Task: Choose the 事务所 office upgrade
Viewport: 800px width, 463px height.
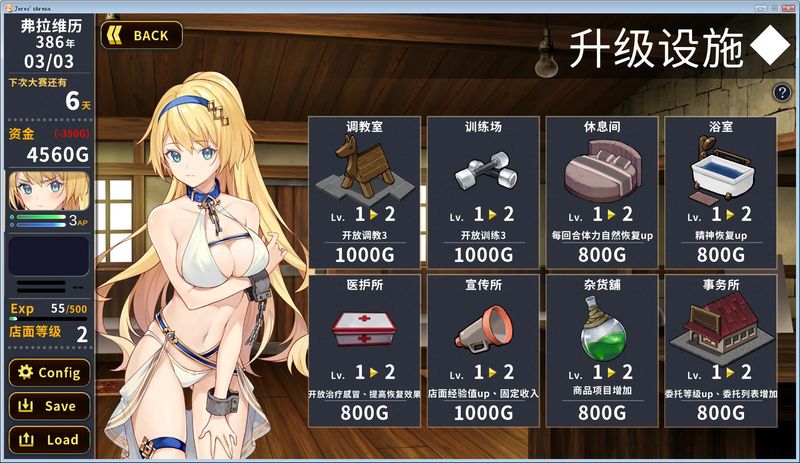Action: (x=720, y=349)
